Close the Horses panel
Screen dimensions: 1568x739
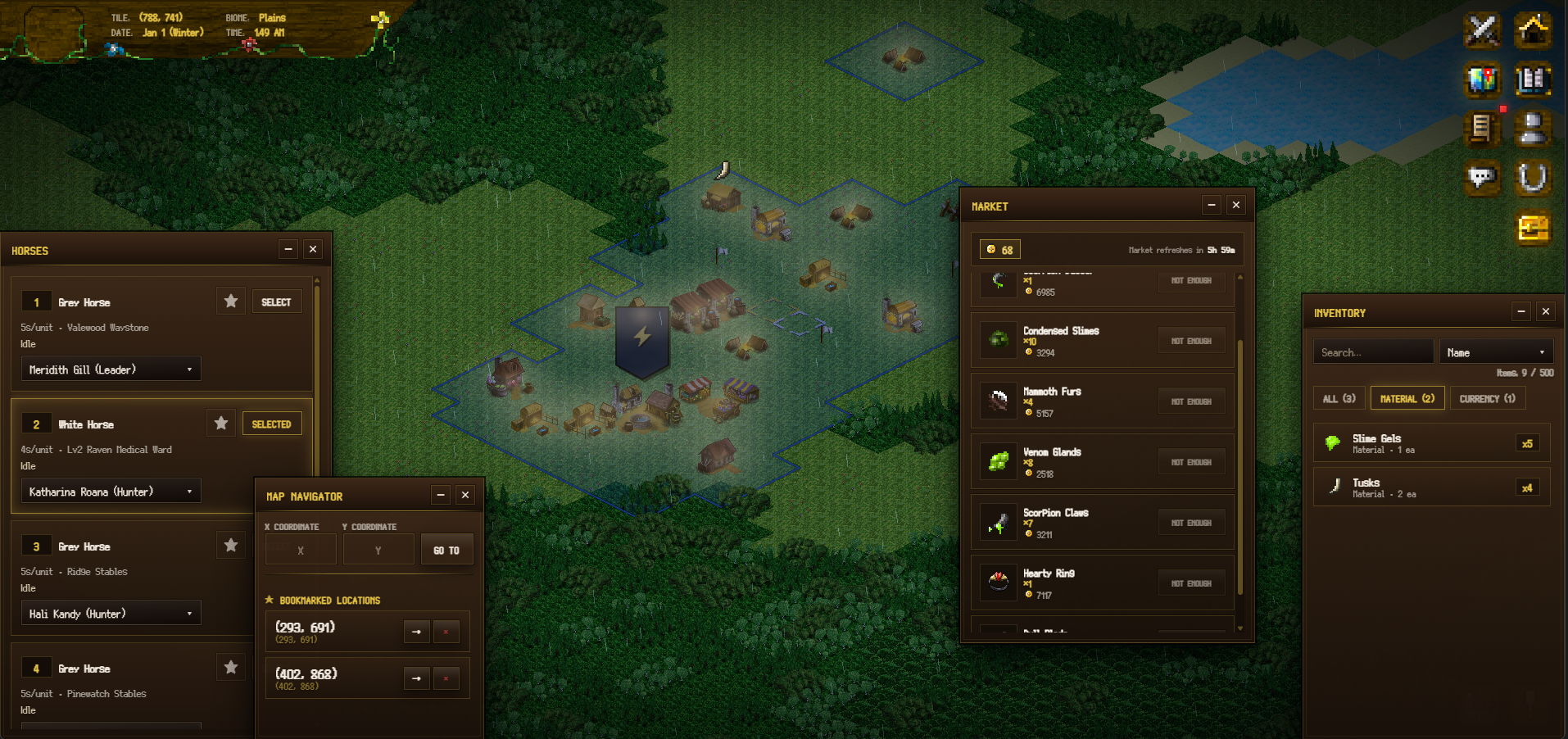tap(313, 249)
